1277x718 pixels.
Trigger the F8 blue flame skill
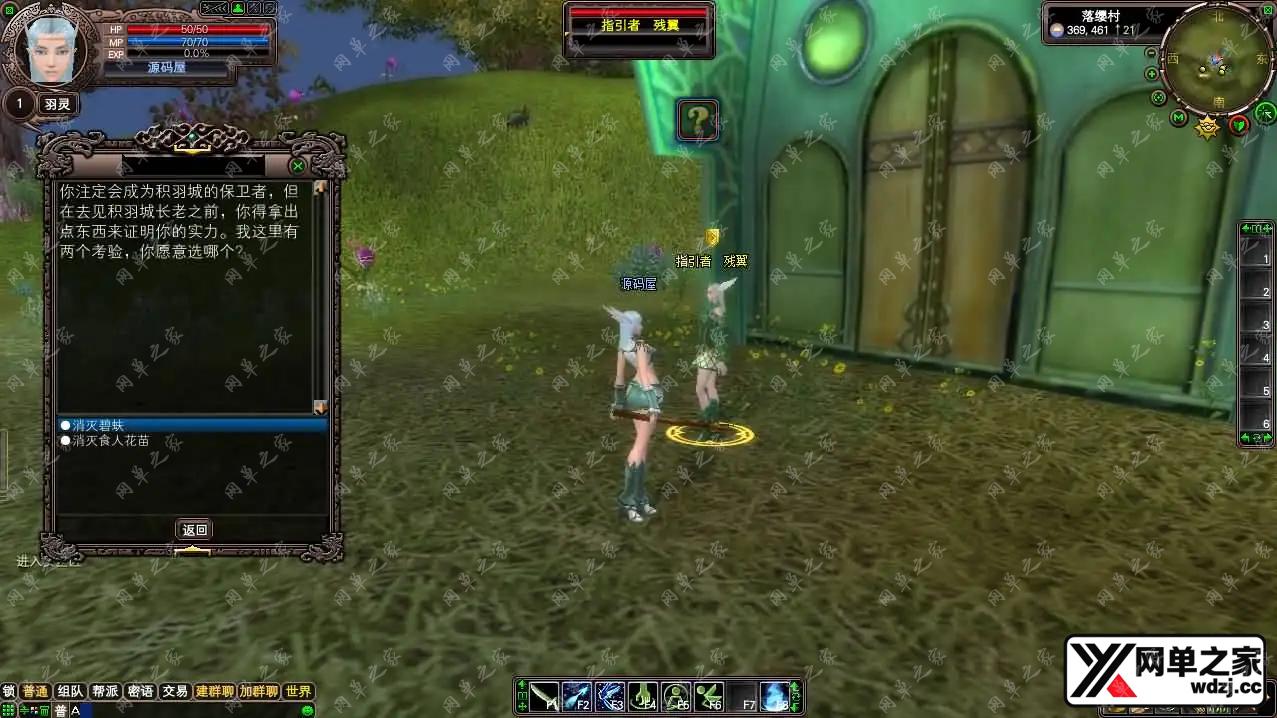tap(775, 695)
